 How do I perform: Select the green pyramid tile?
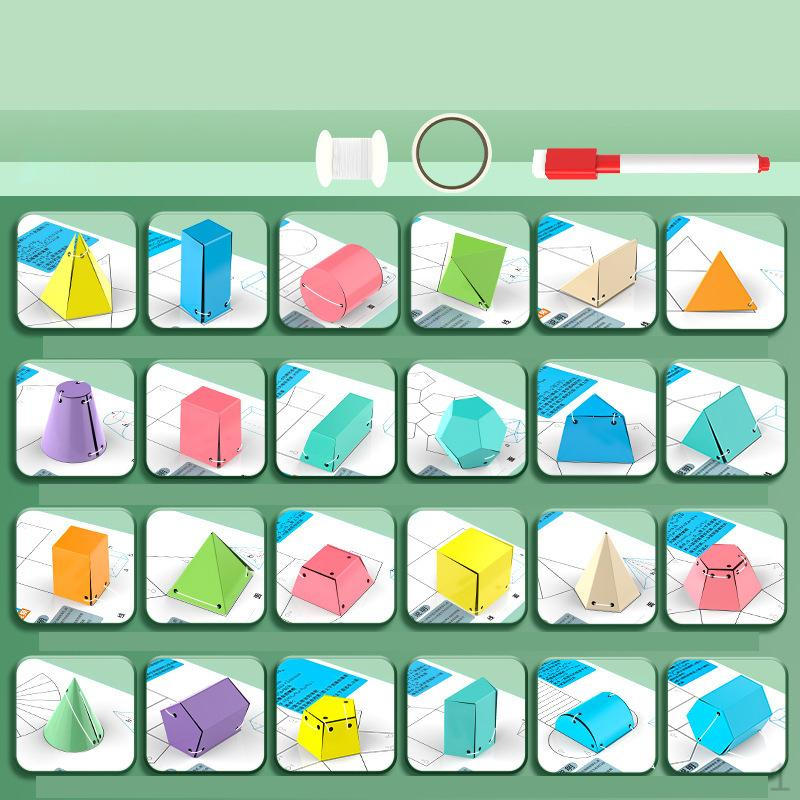coord(207,567)
